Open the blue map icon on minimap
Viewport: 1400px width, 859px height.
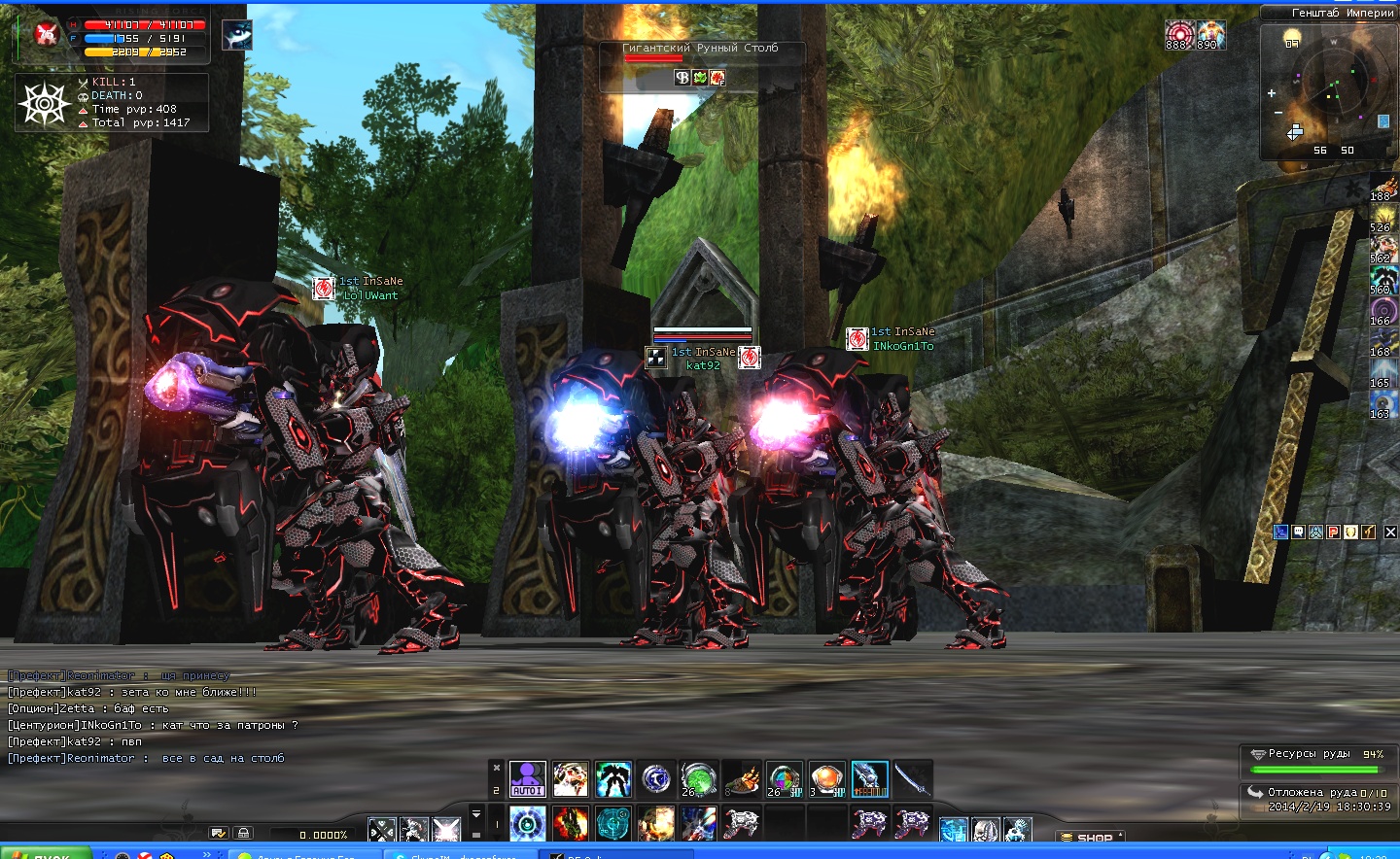[1383, 121]
